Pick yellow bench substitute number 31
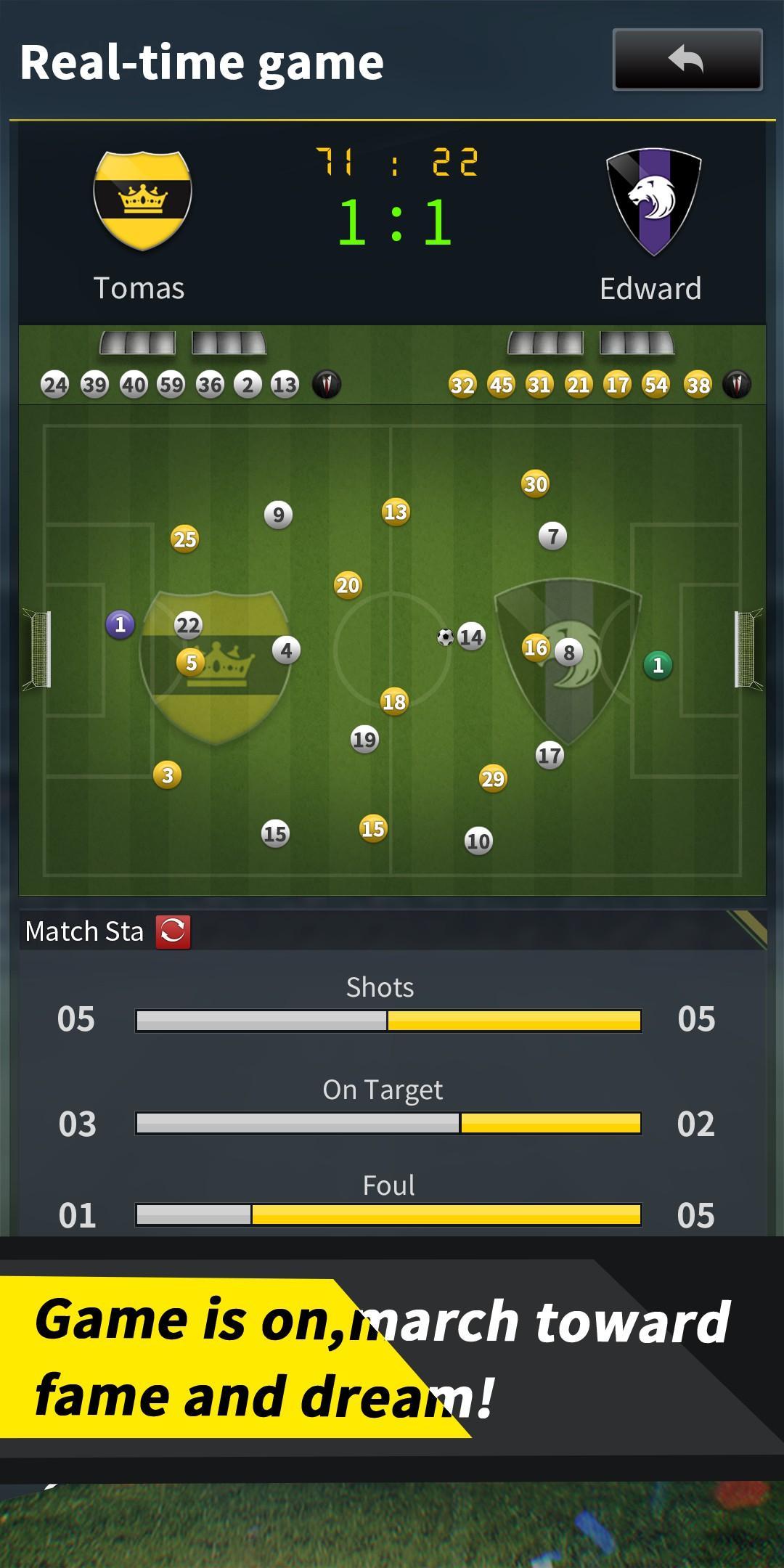The width and height of the screenshot is (784, 1568). tap(539, 385)
